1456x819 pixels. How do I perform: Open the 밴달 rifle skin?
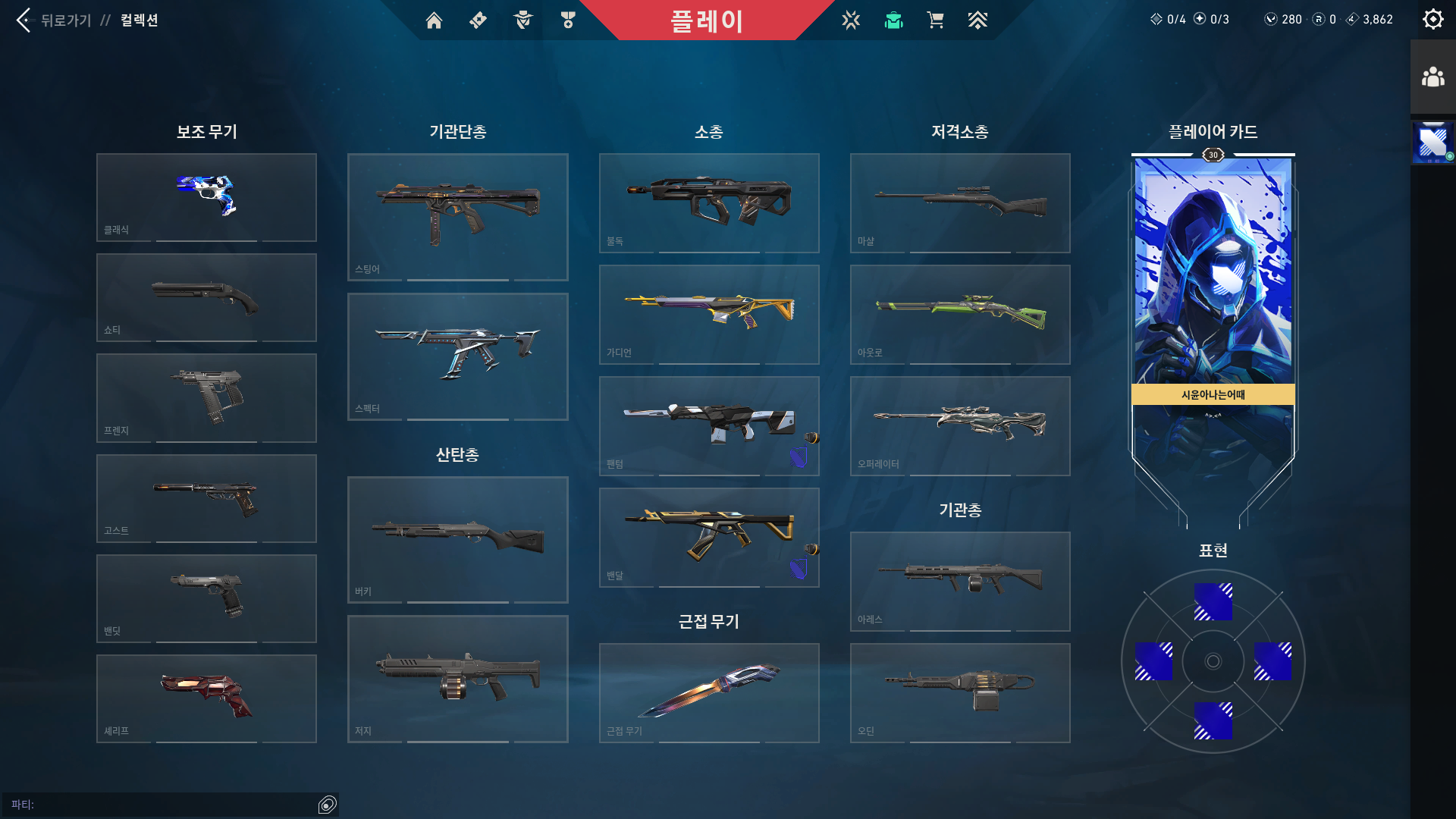coord(709,536)
